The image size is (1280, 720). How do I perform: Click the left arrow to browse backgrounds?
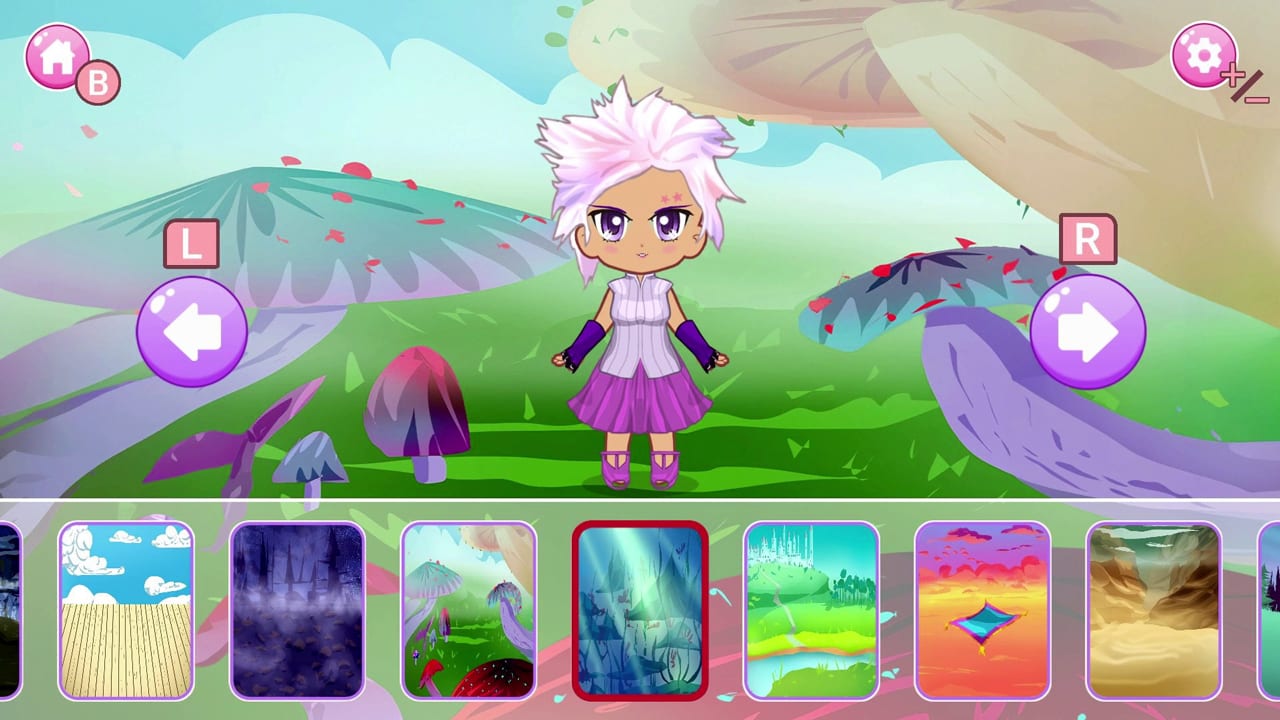click(191, 330)
